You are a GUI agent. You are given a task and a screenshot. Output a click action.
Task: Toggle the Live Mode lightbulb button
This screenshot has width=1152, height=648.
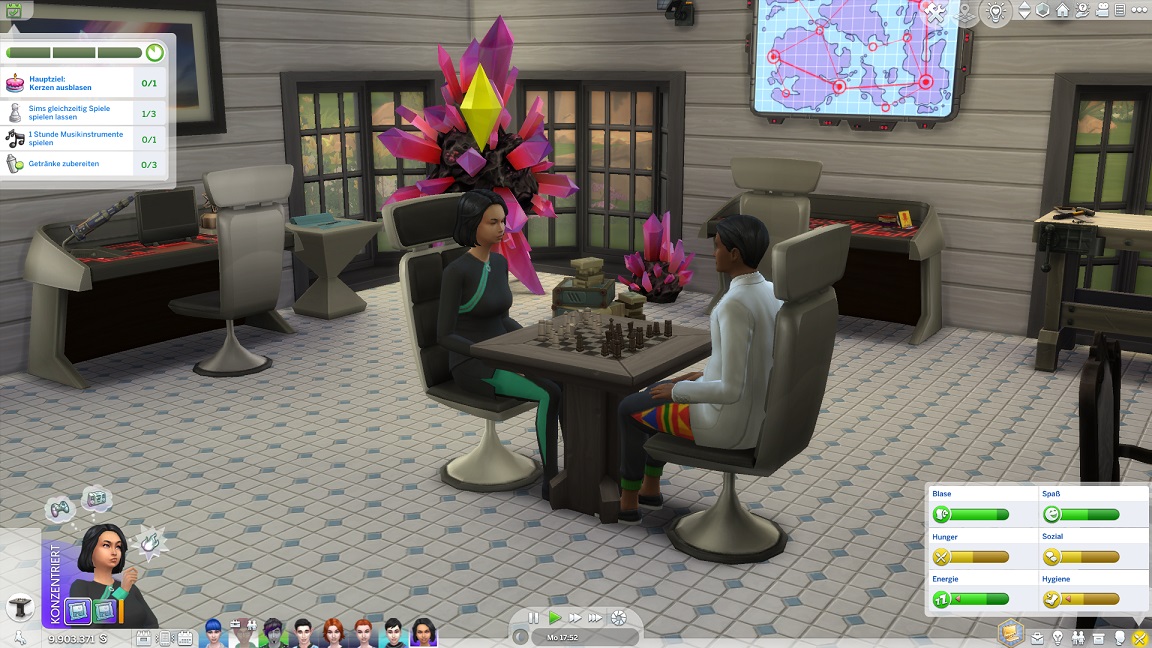[995, 12]
